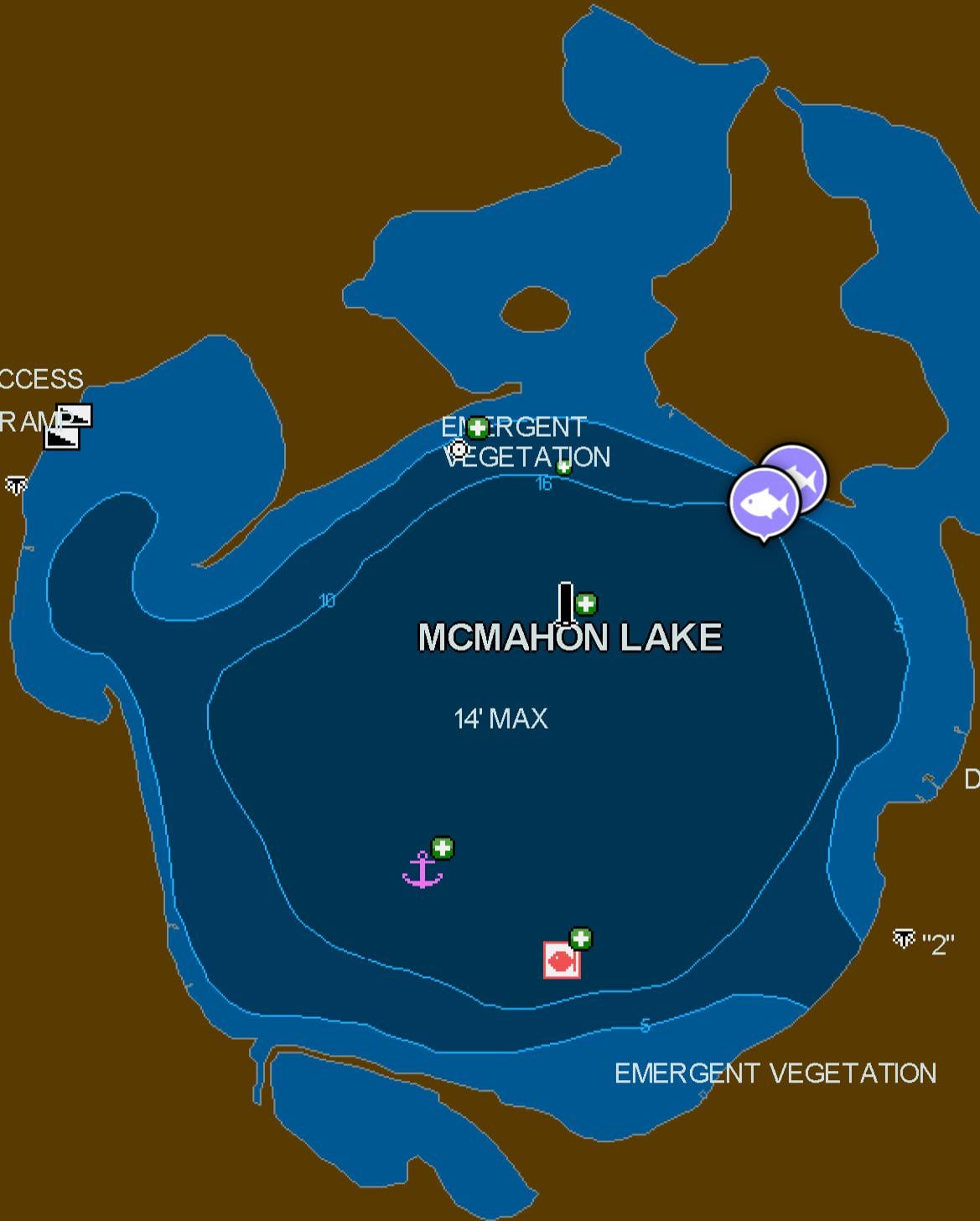980x1221 pixels.
Task: Choose the map marker labeled "2"
Action: click(x=904, y=938)
